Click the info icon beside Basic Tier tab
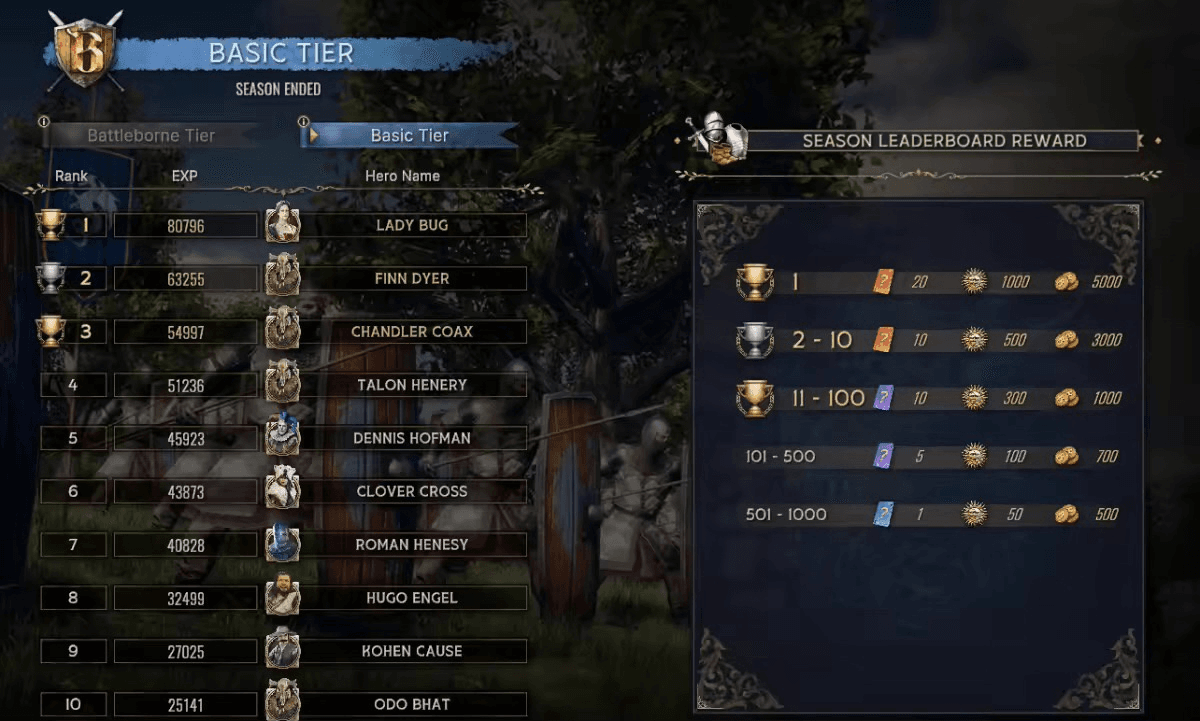The image size is (1200, 721). 303,122
